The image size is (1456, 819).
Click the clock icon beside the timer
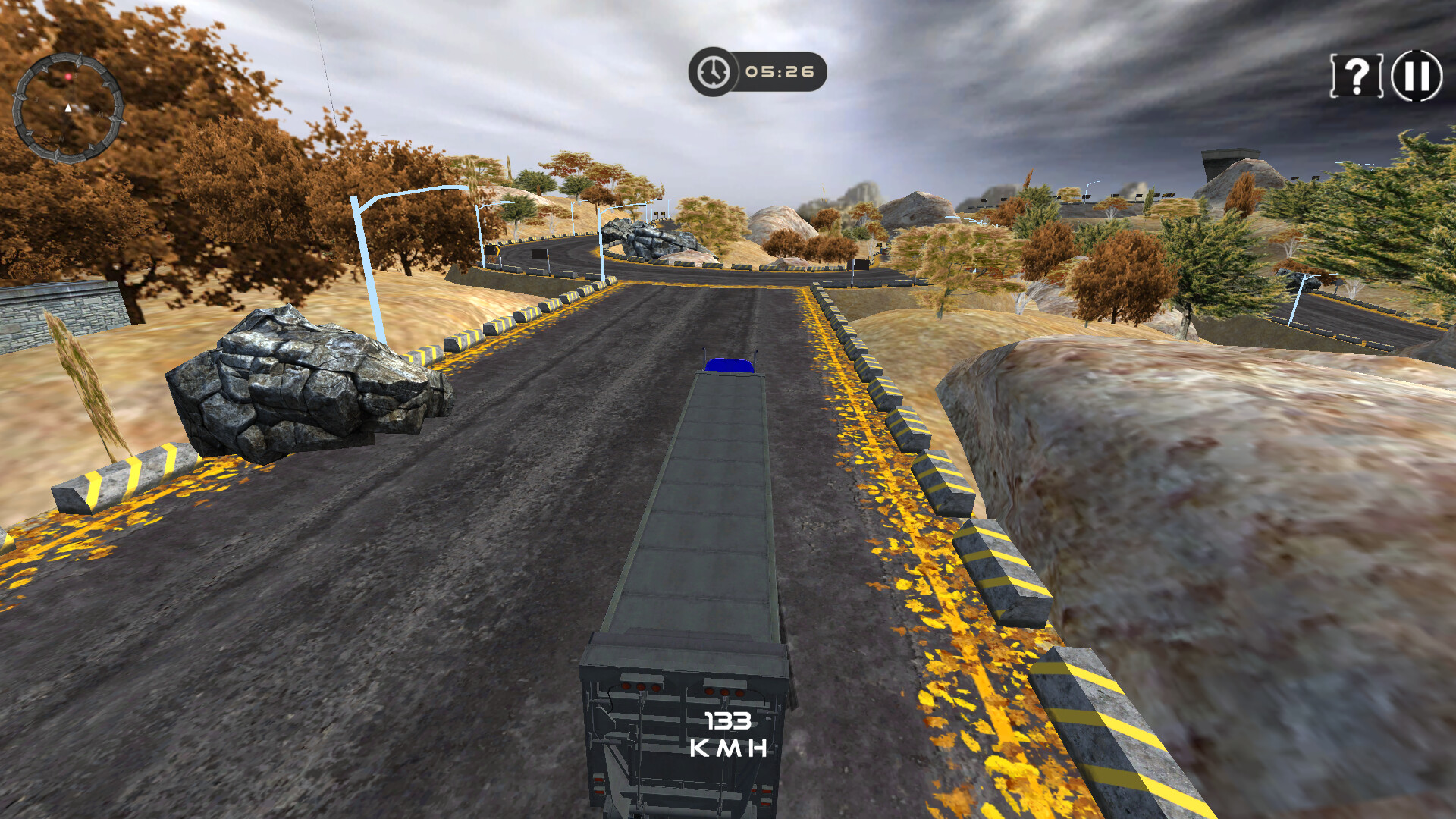click(x=712, y=72)
